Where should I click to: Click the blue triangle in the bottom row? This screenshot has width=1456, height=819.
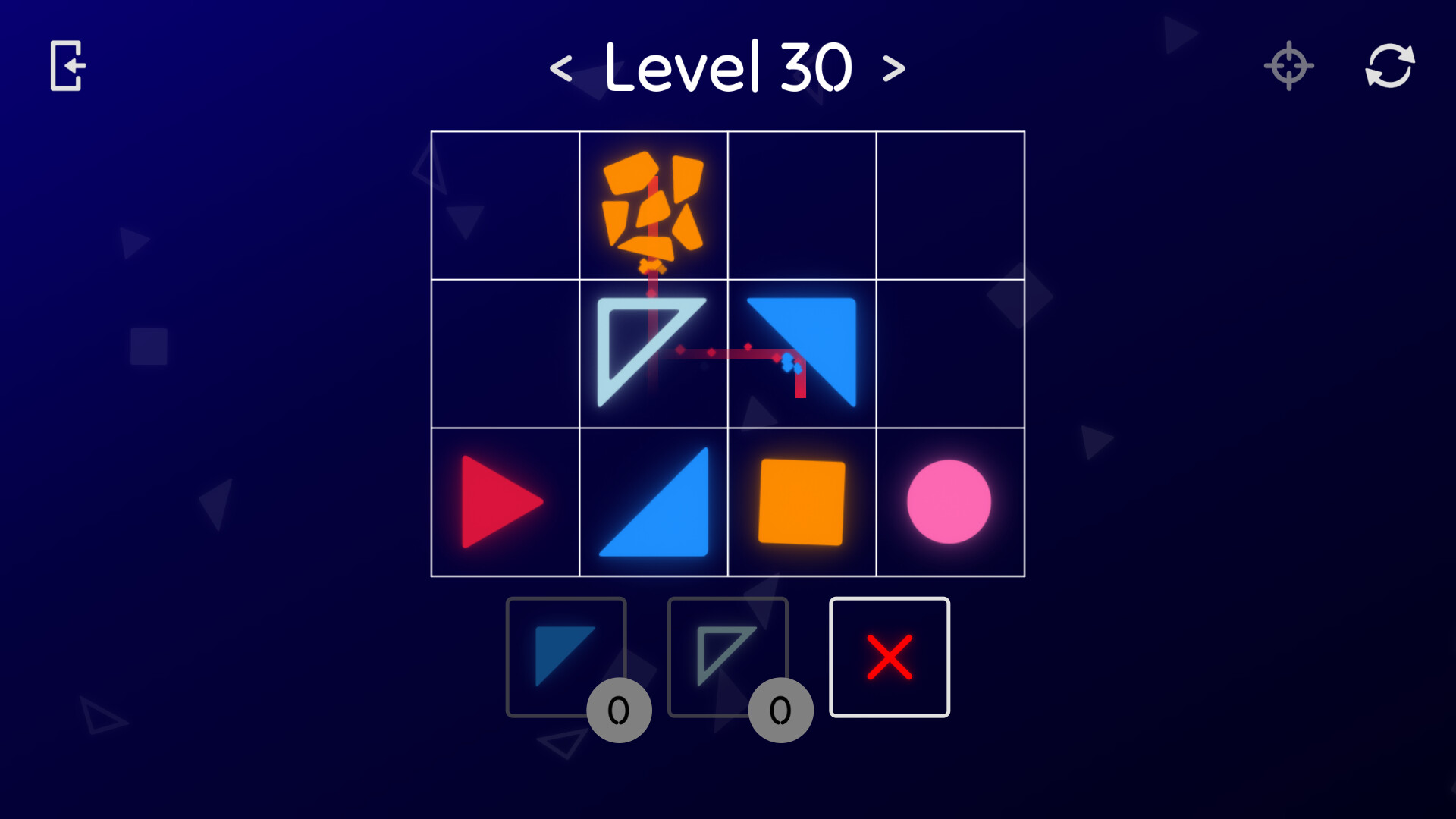click(654, 504)
